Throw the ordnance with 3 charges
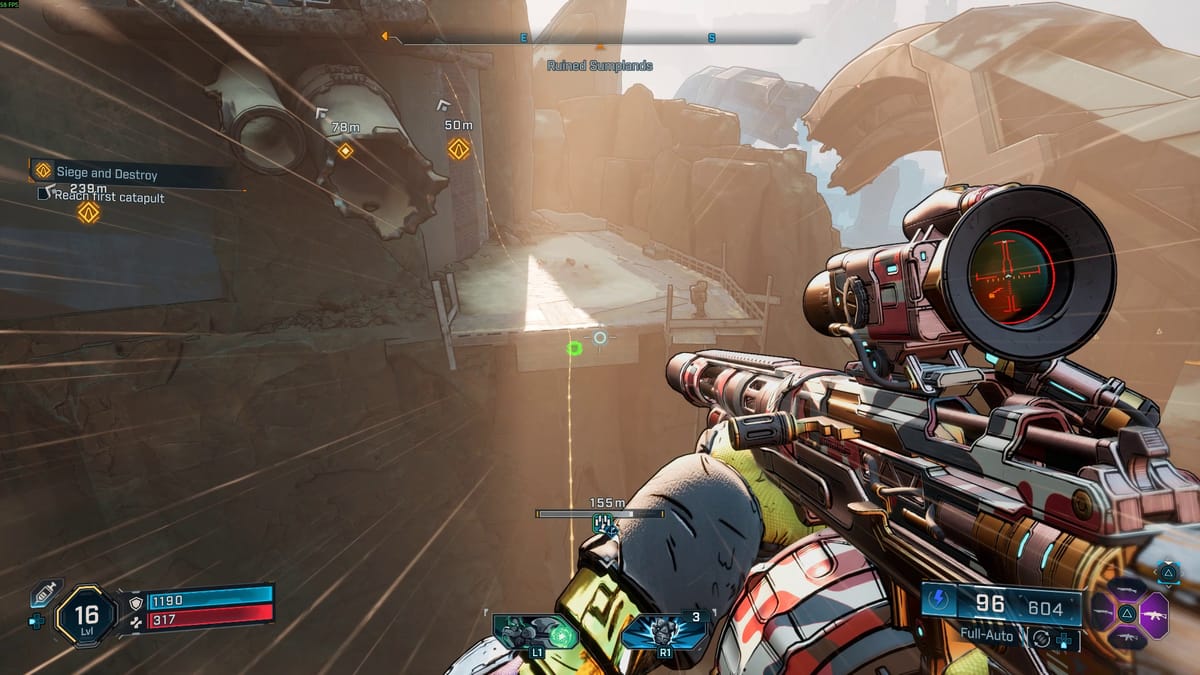This screenshot has height=675, width=1200. 664,634
